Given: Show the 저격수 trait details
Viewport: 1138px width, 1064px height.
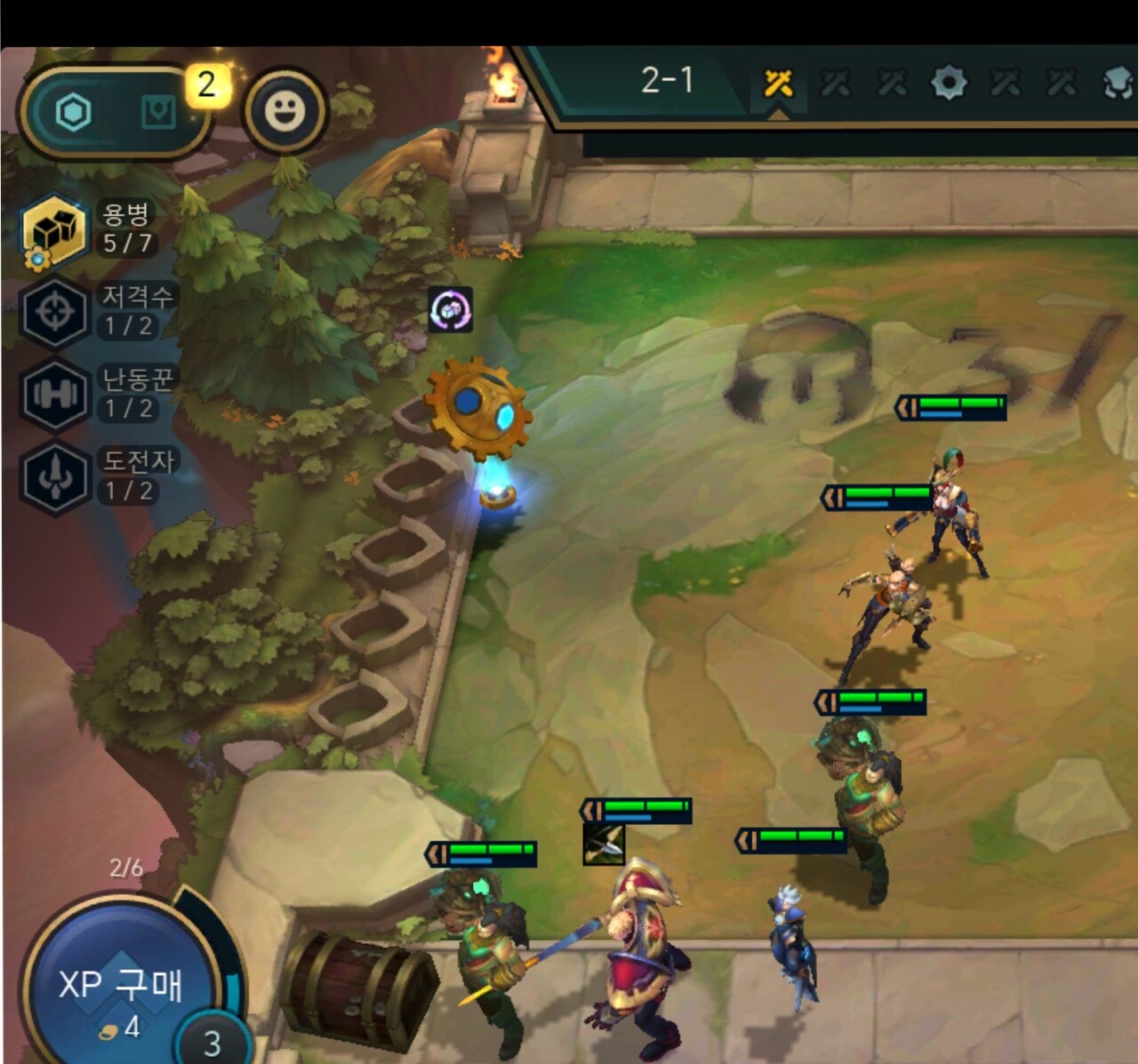Looking at the screenshot, I should point(55,312).
